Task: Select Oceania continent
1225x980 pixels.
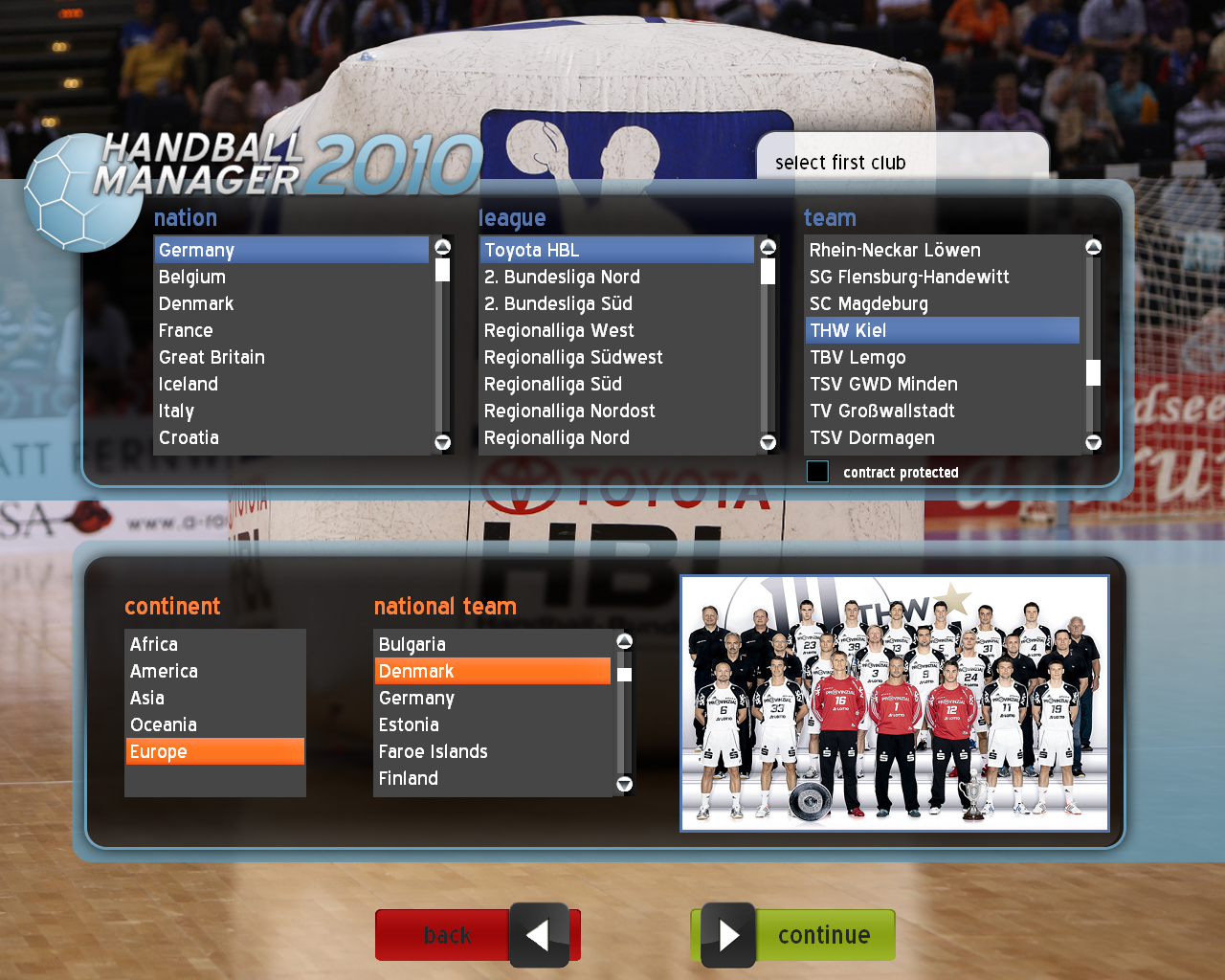Action: pos(164,725)
